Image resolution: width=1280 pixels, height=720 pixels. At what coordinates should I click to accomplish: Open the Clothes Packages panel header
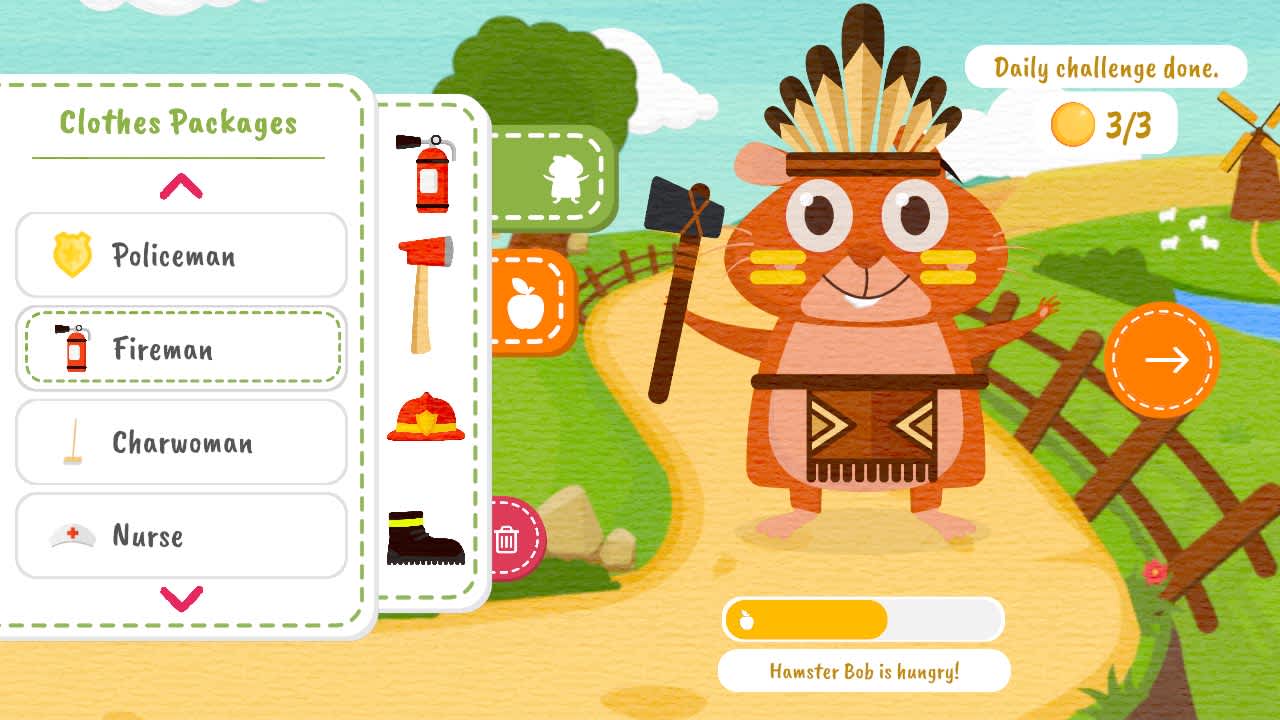point(178,122)
